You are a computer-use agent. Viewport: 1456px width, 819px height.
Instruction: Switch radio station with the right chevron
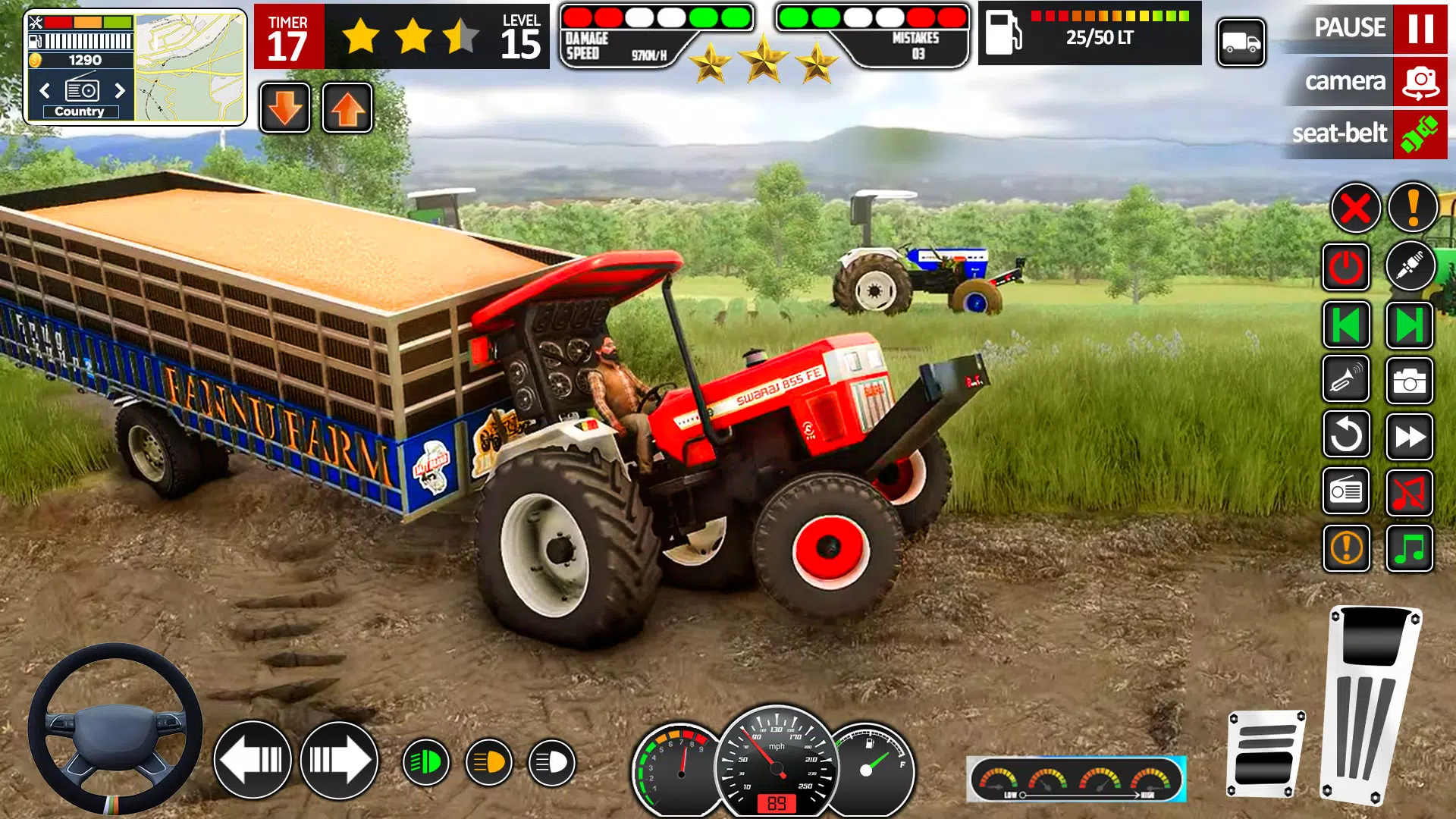[x=120, y=91]
